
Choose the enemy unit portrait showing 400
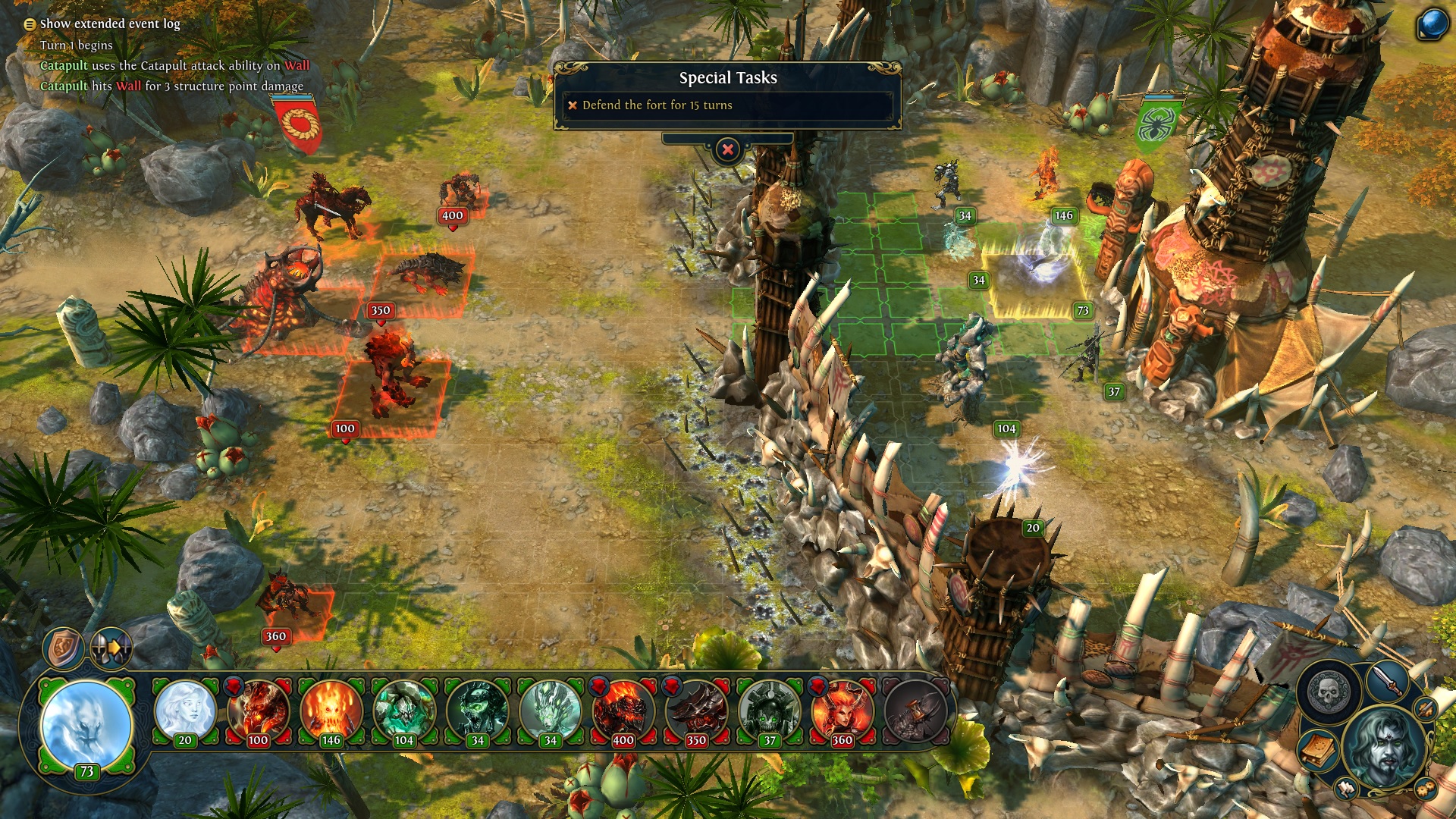coord(623,713)
